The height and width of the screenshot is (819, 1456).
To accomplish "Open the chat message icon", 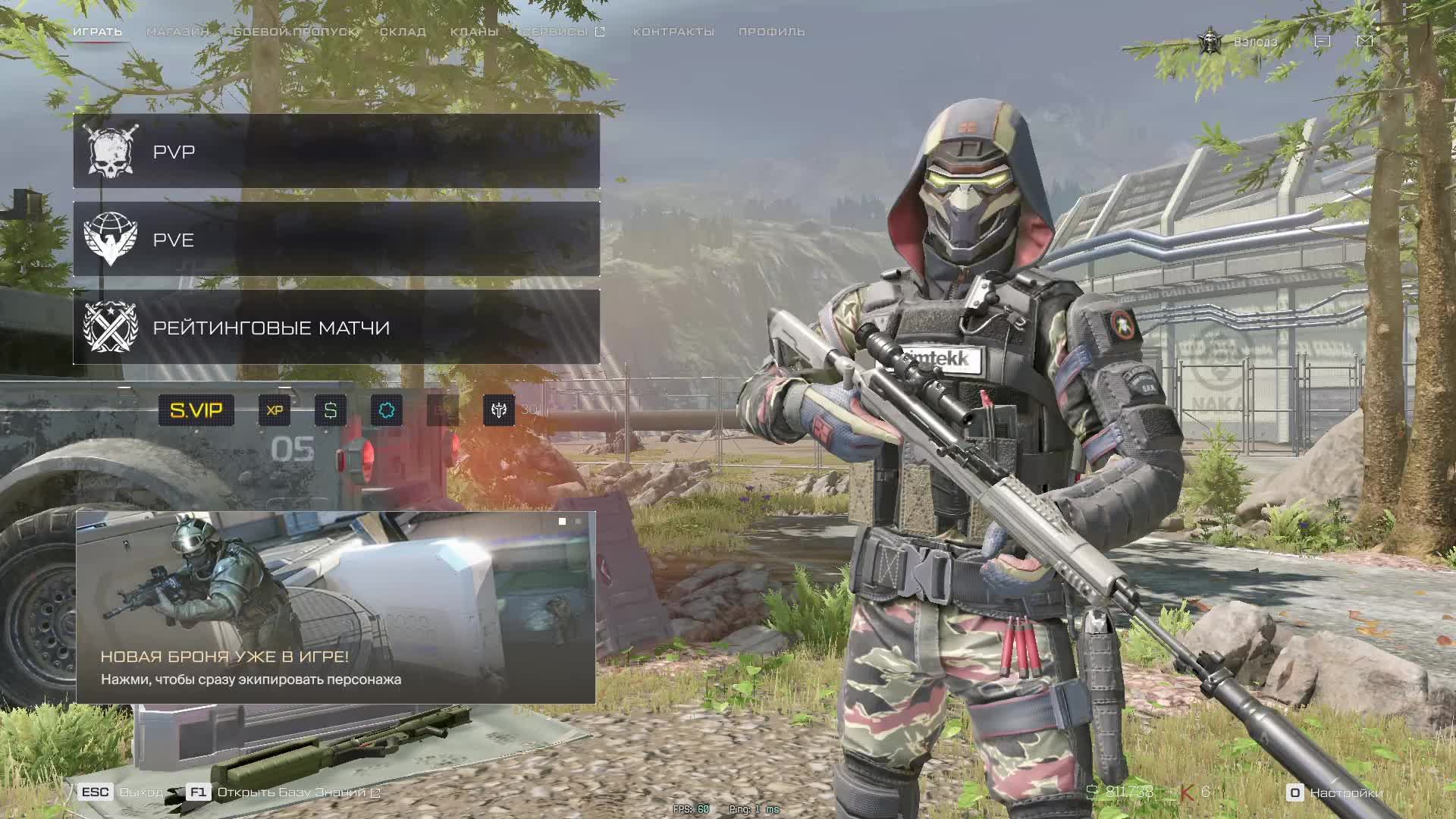I will 1322,41.
